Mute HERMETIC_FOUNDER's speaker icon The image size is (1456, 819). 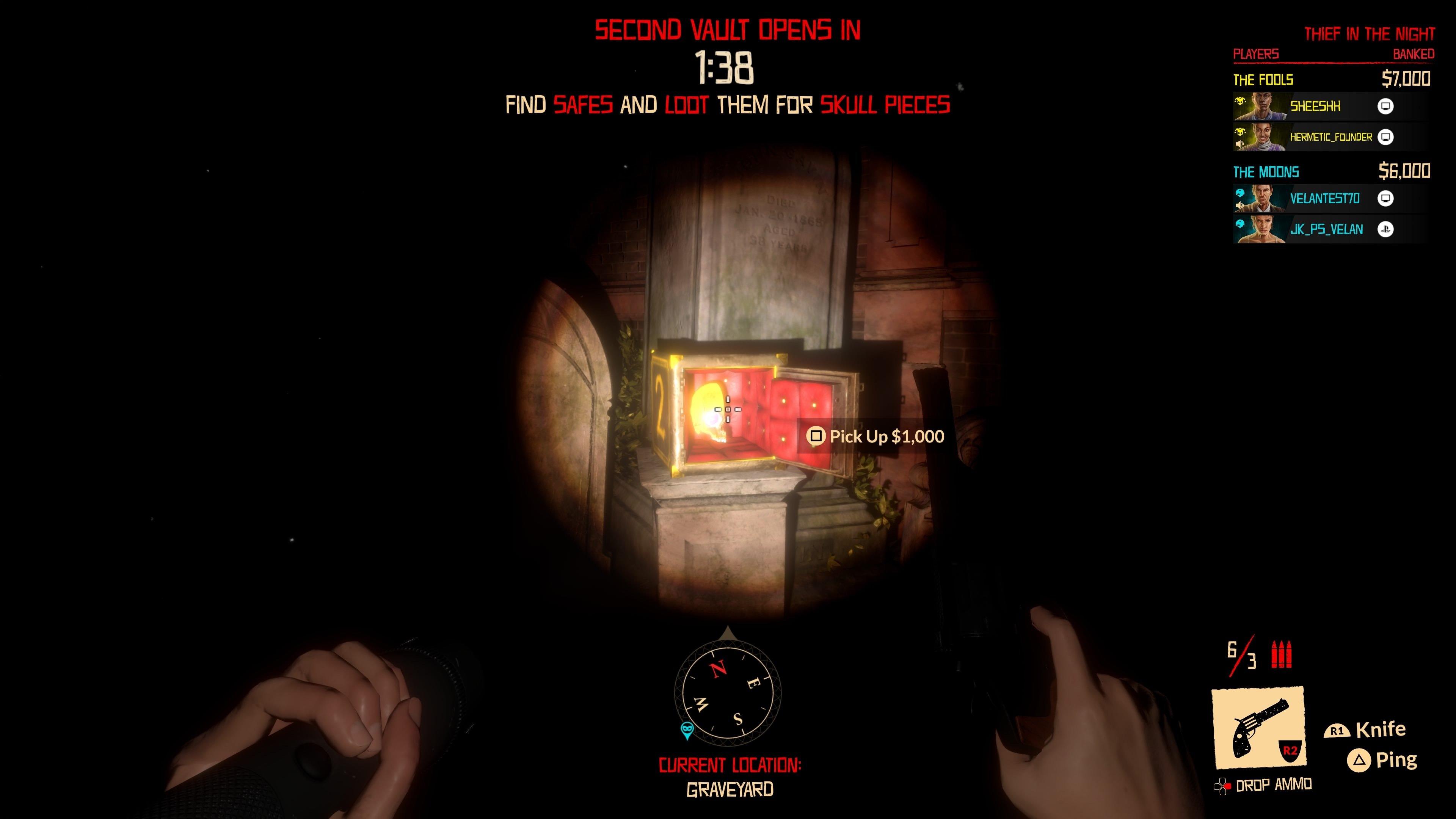(1241, 144)
